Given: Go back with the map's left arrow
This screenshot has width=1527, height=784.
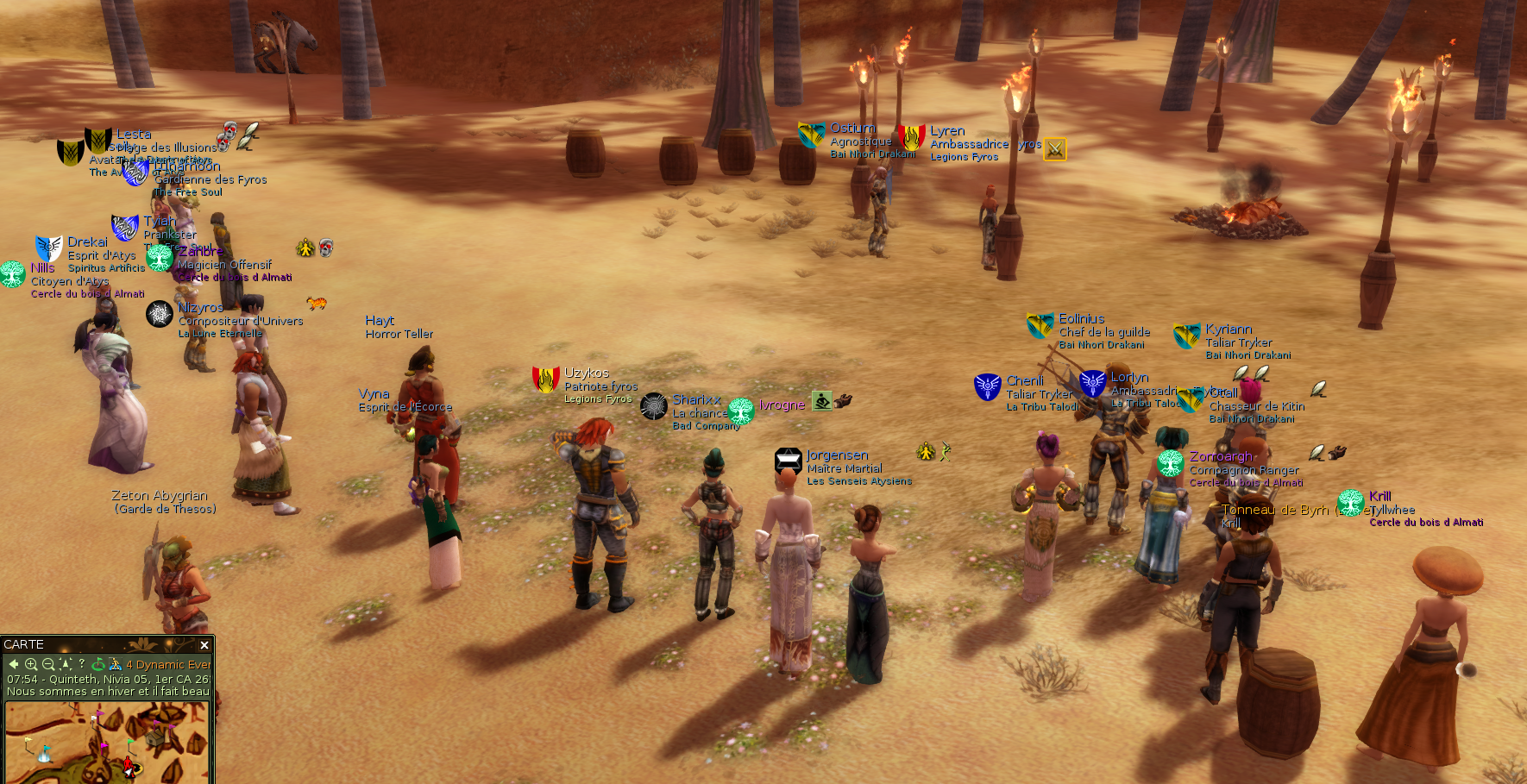Looking at the screenshot, I should tap(14, 664).
